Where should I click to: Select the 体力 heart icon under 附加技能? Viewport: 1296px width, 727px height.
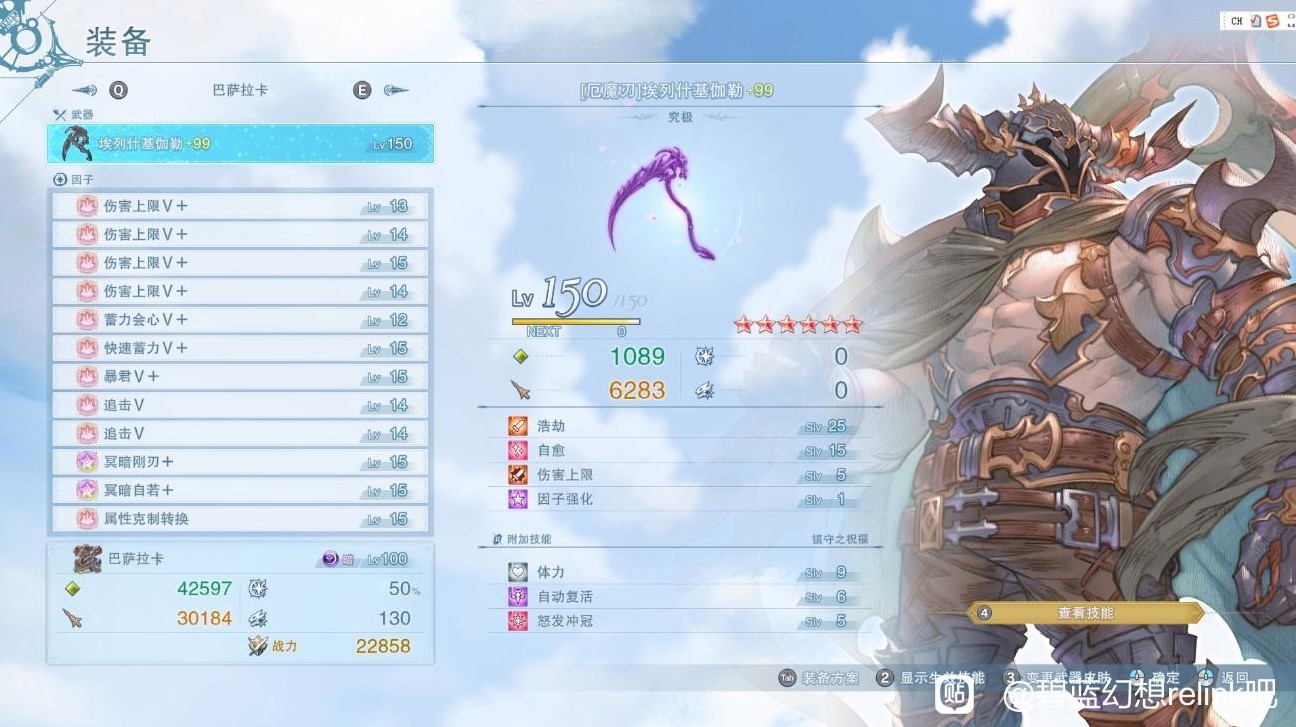click(x=519, y=571)
